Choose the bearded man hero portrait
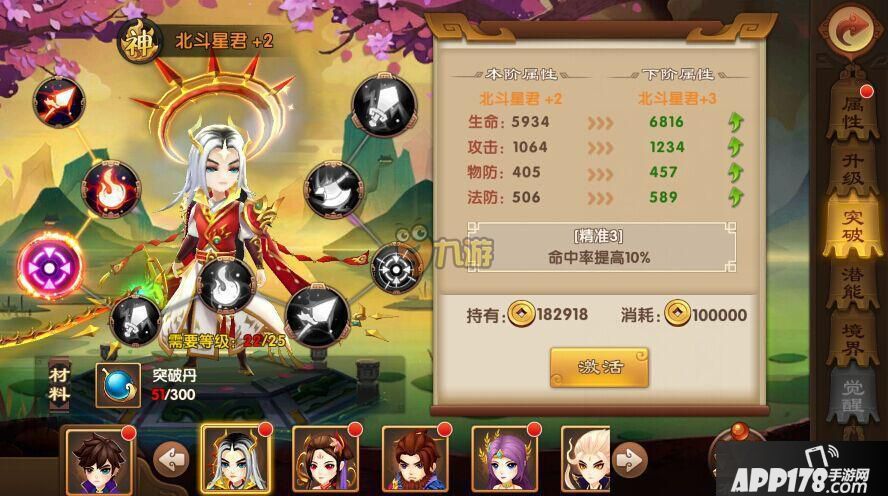The width and height of the screenshot is (888, 496). (x=414, y=461)
